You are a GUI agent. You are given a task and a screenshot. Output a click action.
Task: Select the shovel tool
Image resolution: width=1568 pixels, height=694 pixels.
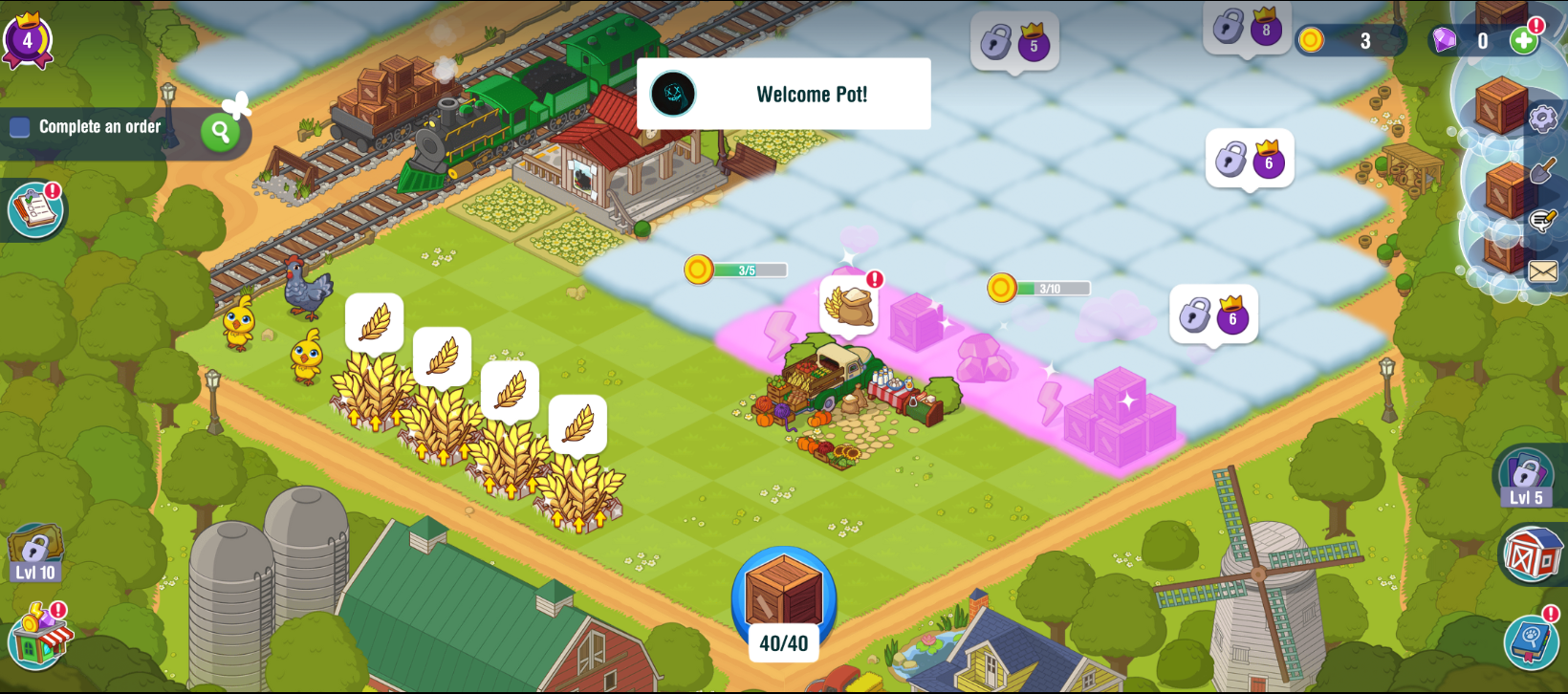(1542, 172)
